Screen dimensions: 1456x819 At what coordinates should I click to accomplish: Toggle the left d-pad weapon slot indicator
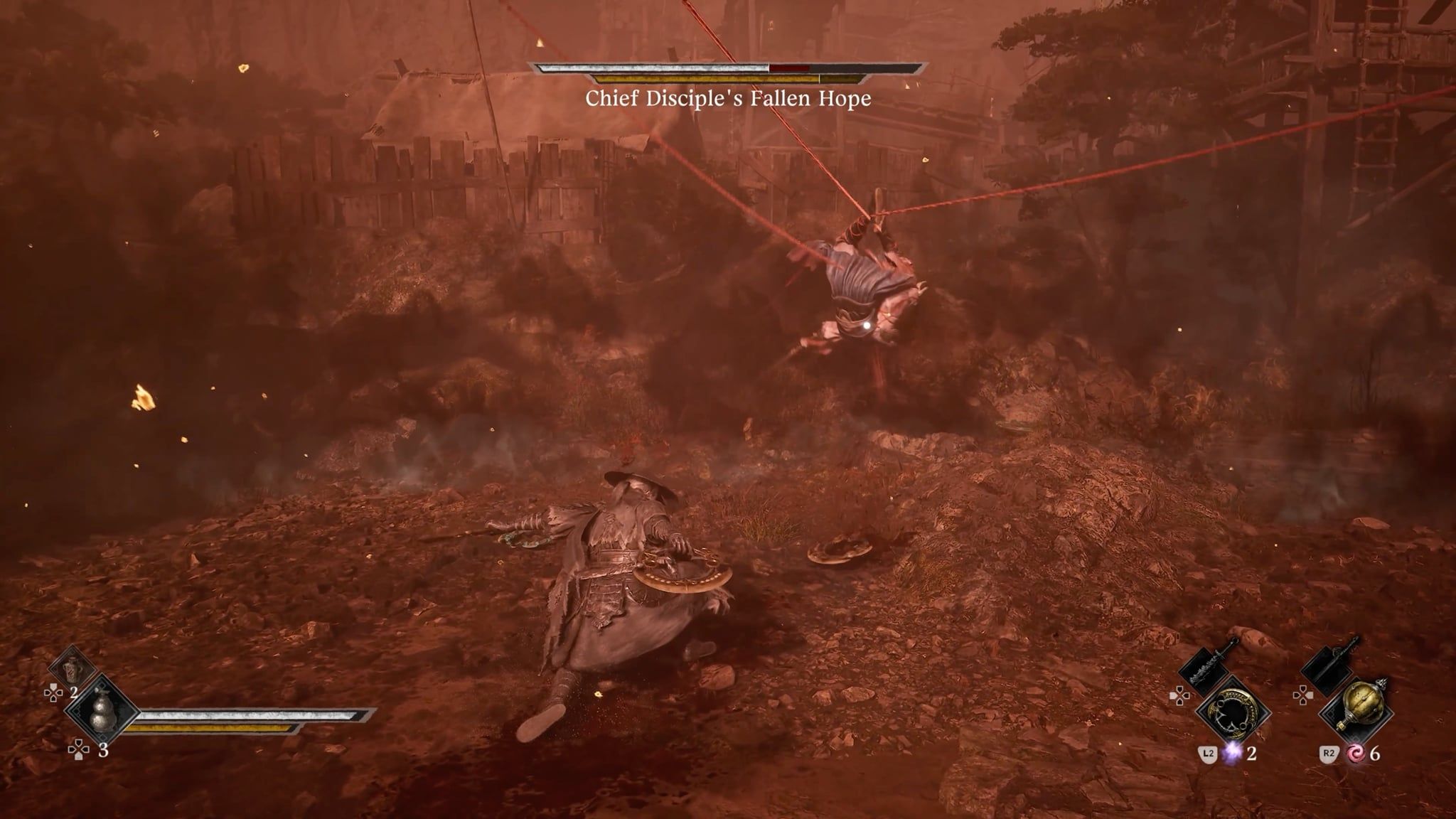click(x=1180, y=695)
